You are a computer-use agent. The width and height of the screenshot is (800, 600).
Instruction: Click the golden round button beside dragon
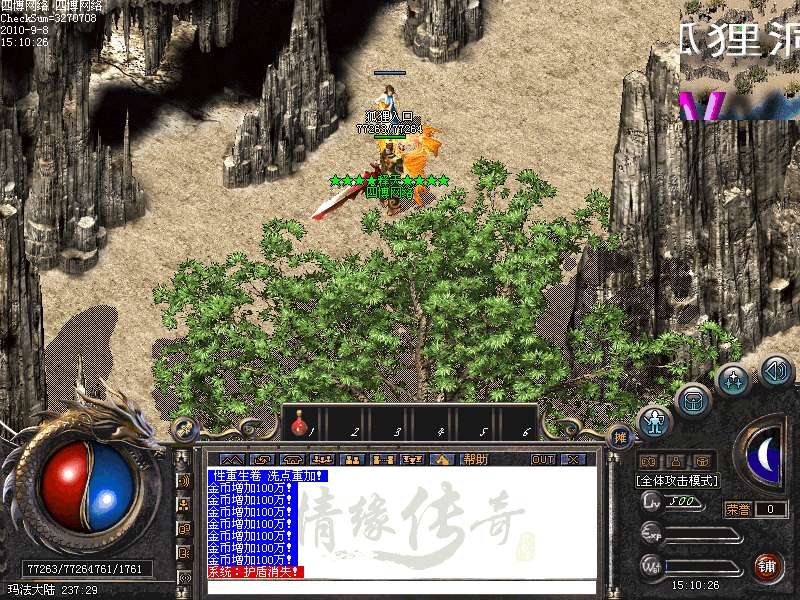coord(184,429)
